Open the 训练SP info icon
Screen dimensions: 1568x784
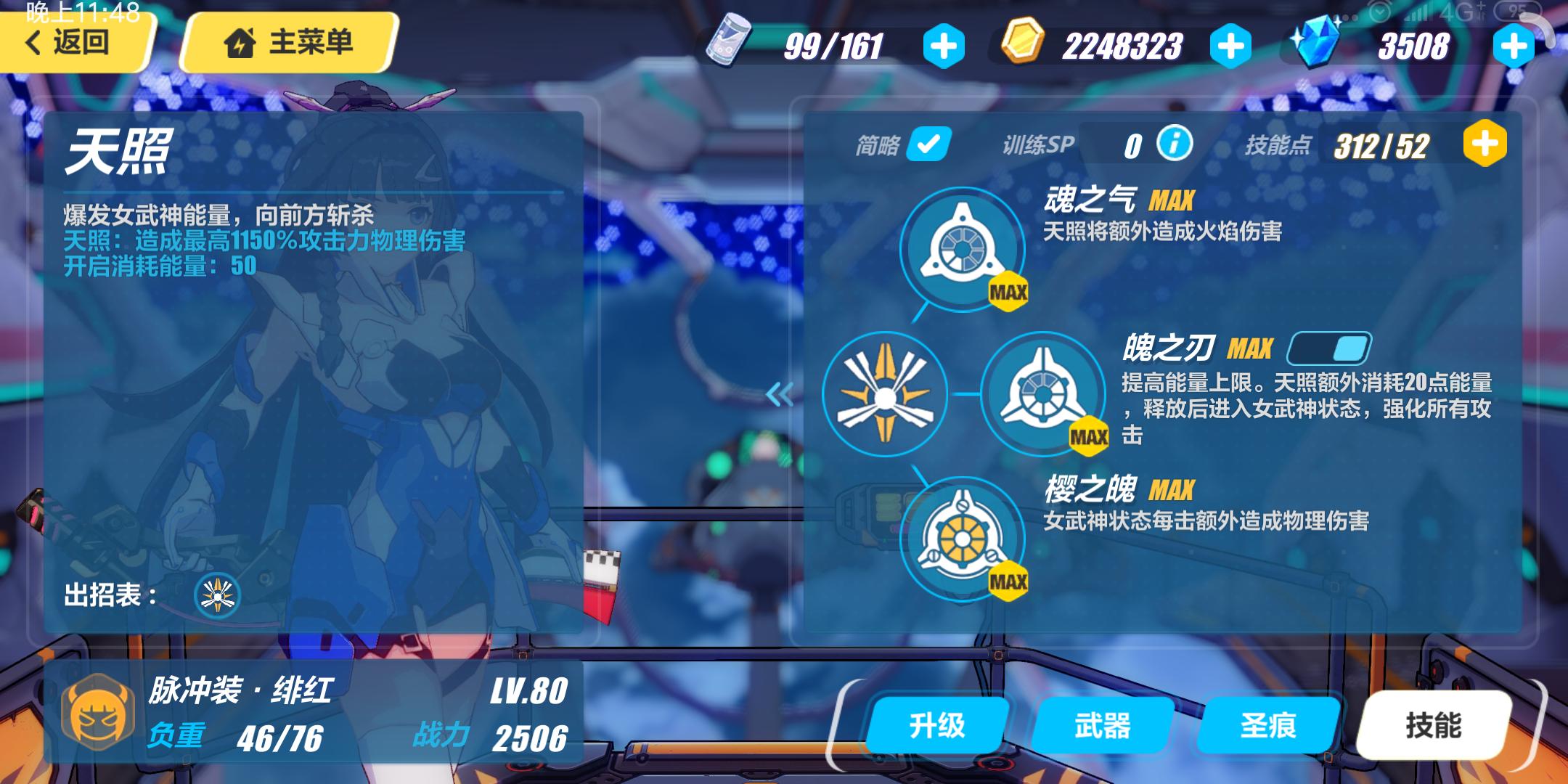pos(1176,144)
